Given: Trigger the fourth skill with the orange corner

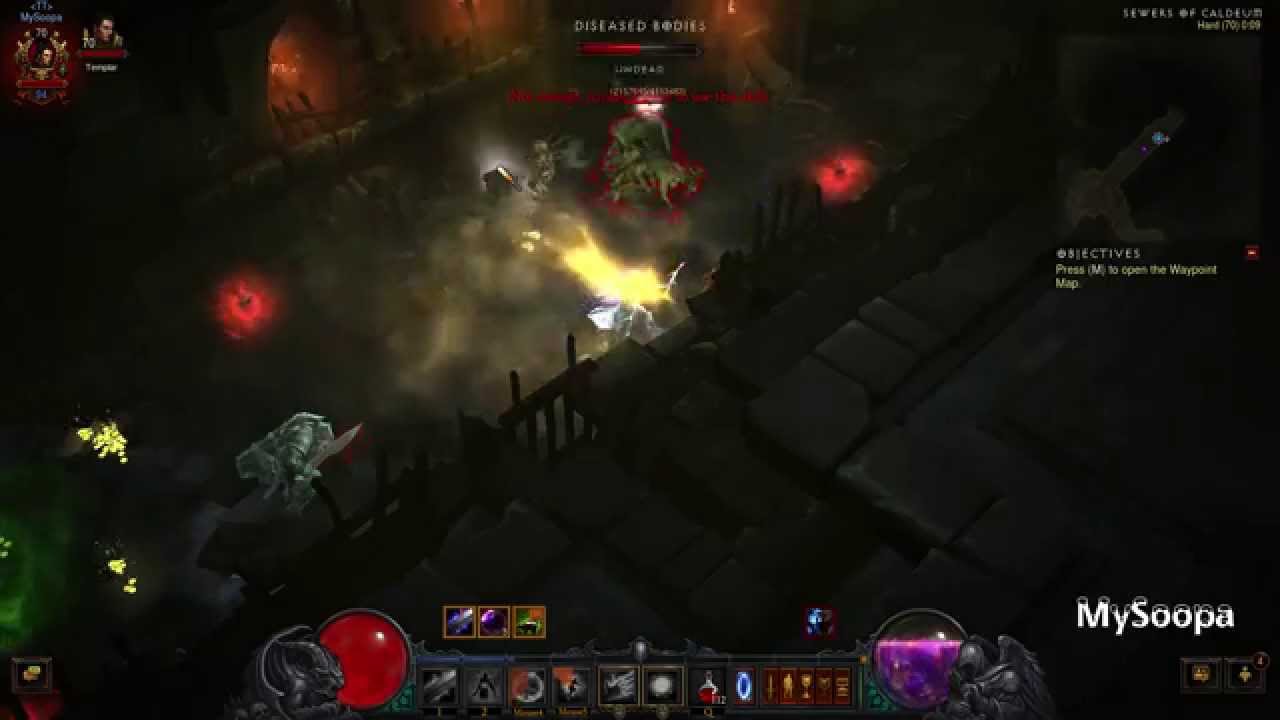Looking at the screenshot, I should pyautogui.click(x=571, y=686).
